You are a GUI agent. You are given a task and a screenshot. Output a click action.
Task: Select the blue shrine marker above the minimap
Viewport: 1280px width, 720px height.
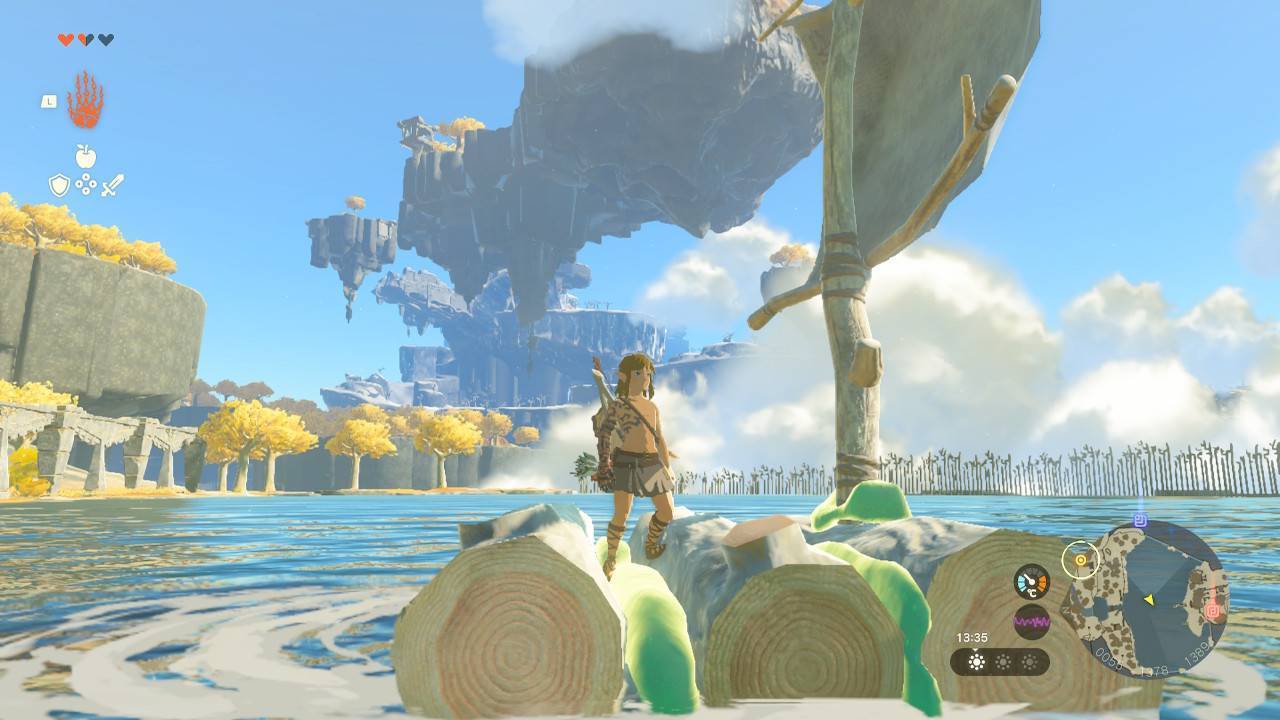pyautogui.click(x=1140, y=521)
